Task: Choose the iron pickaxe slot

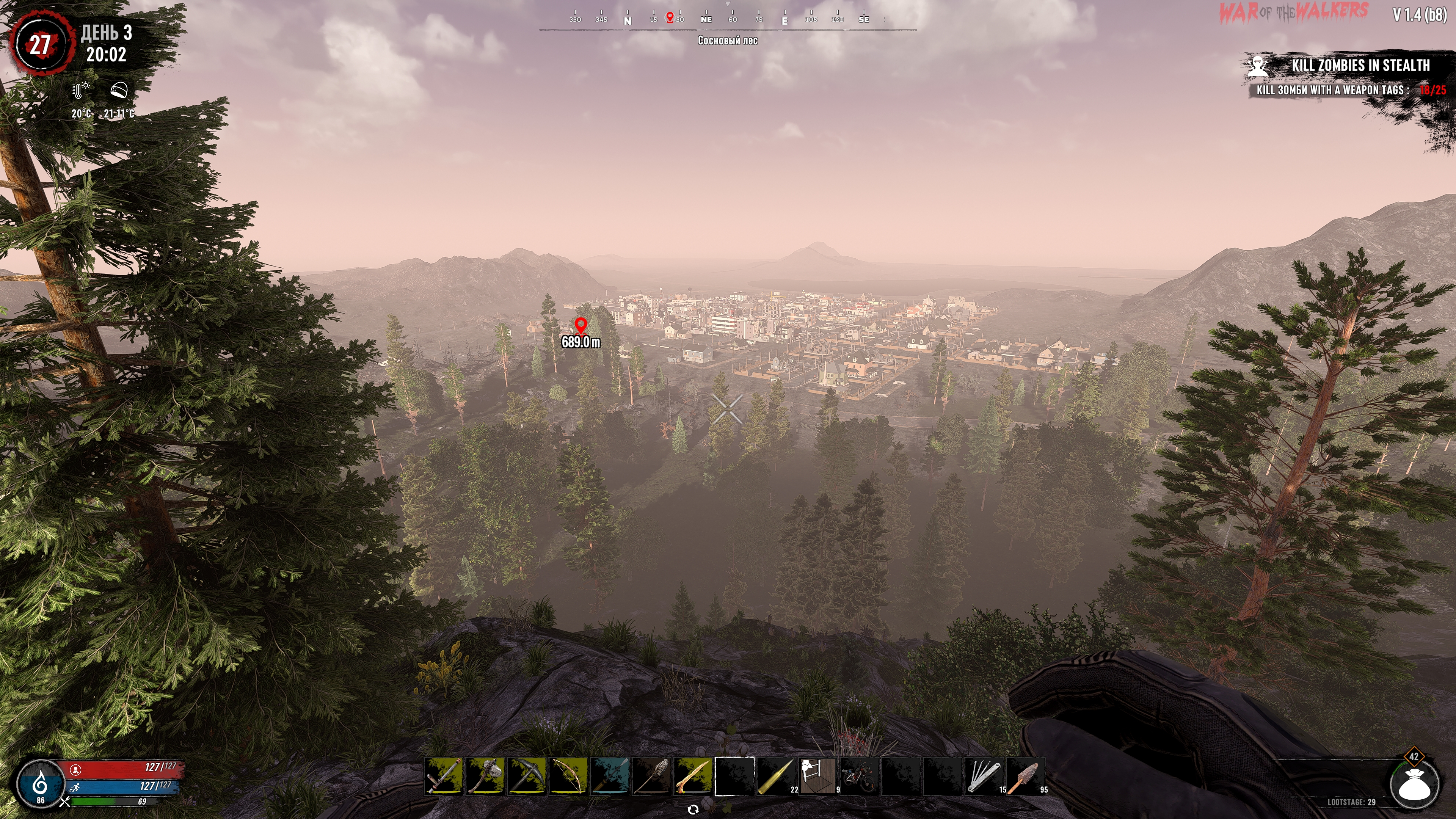Action: [527, 776]
